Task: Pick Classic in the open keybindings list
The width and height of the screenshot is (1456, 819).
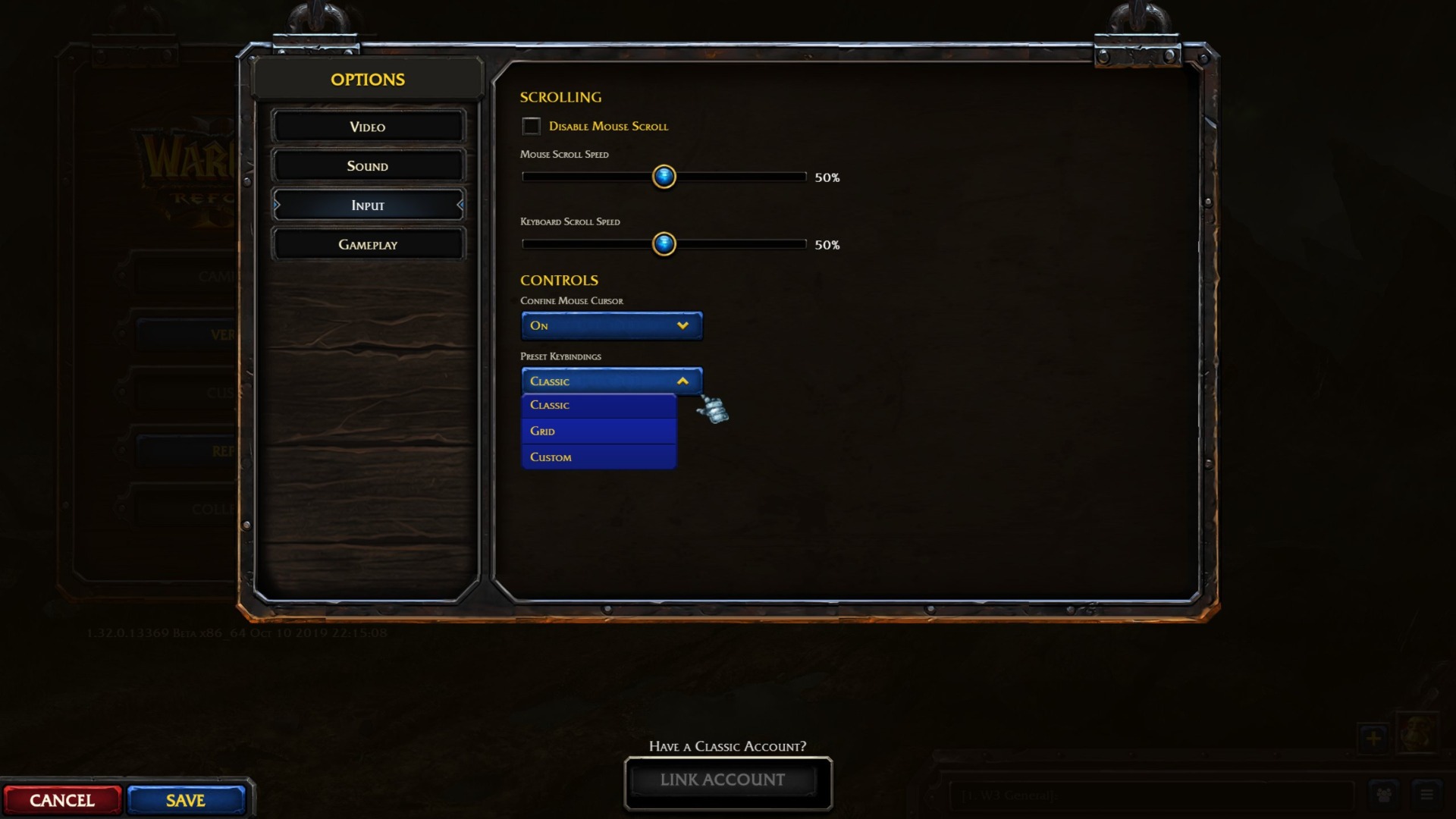Action: point(598,405)
